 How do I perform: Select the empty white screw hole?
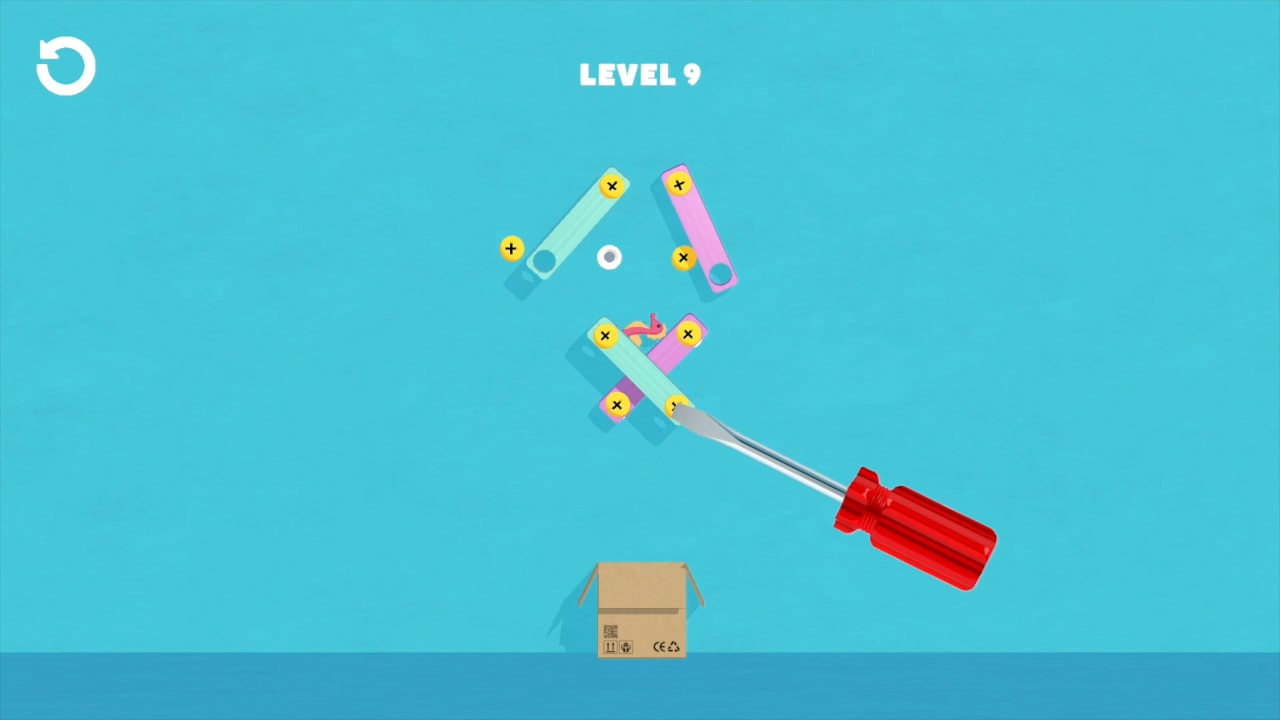pos(609,257)
